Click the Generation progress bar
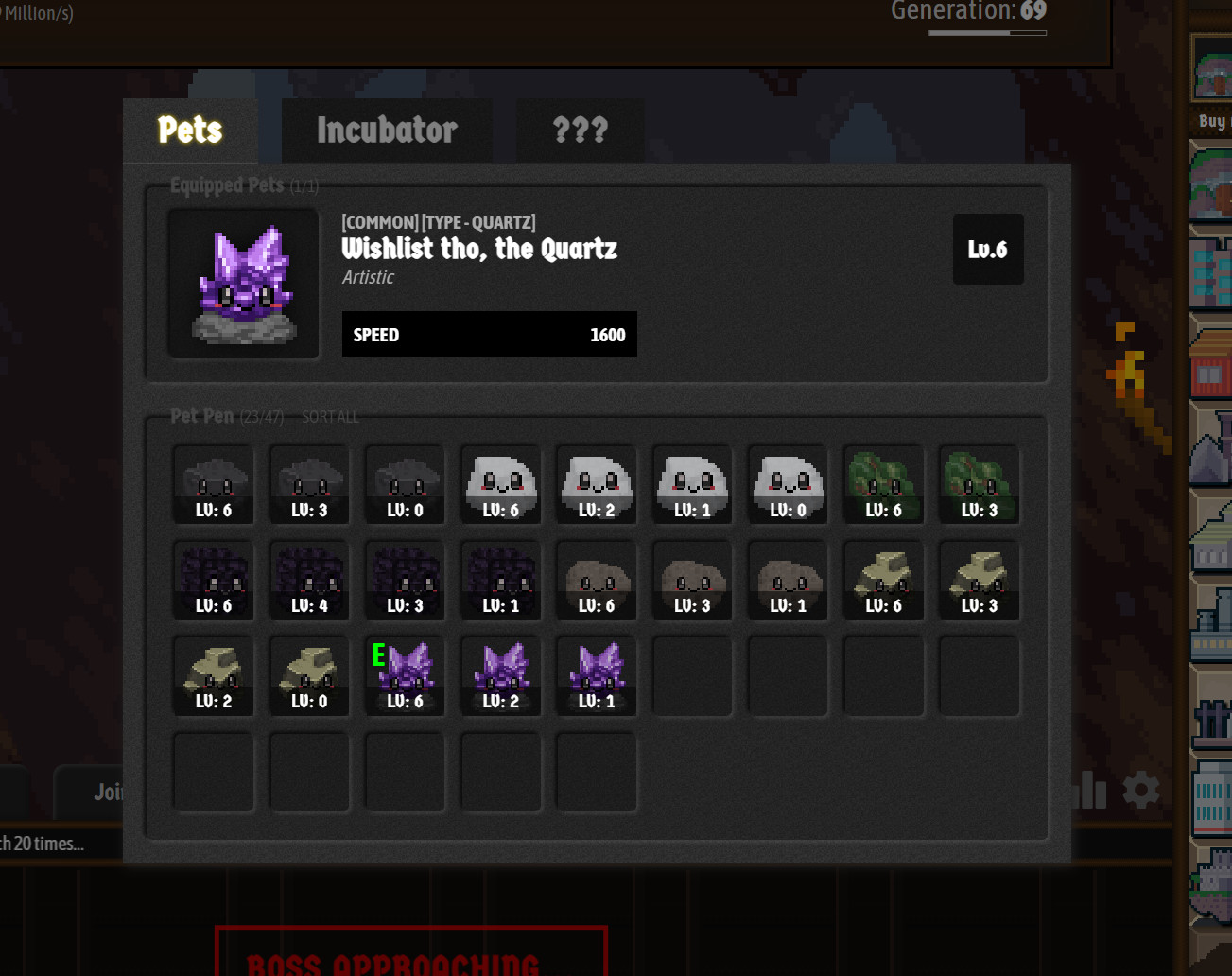This screenshot has height=976, width=1232. point(987,31)
